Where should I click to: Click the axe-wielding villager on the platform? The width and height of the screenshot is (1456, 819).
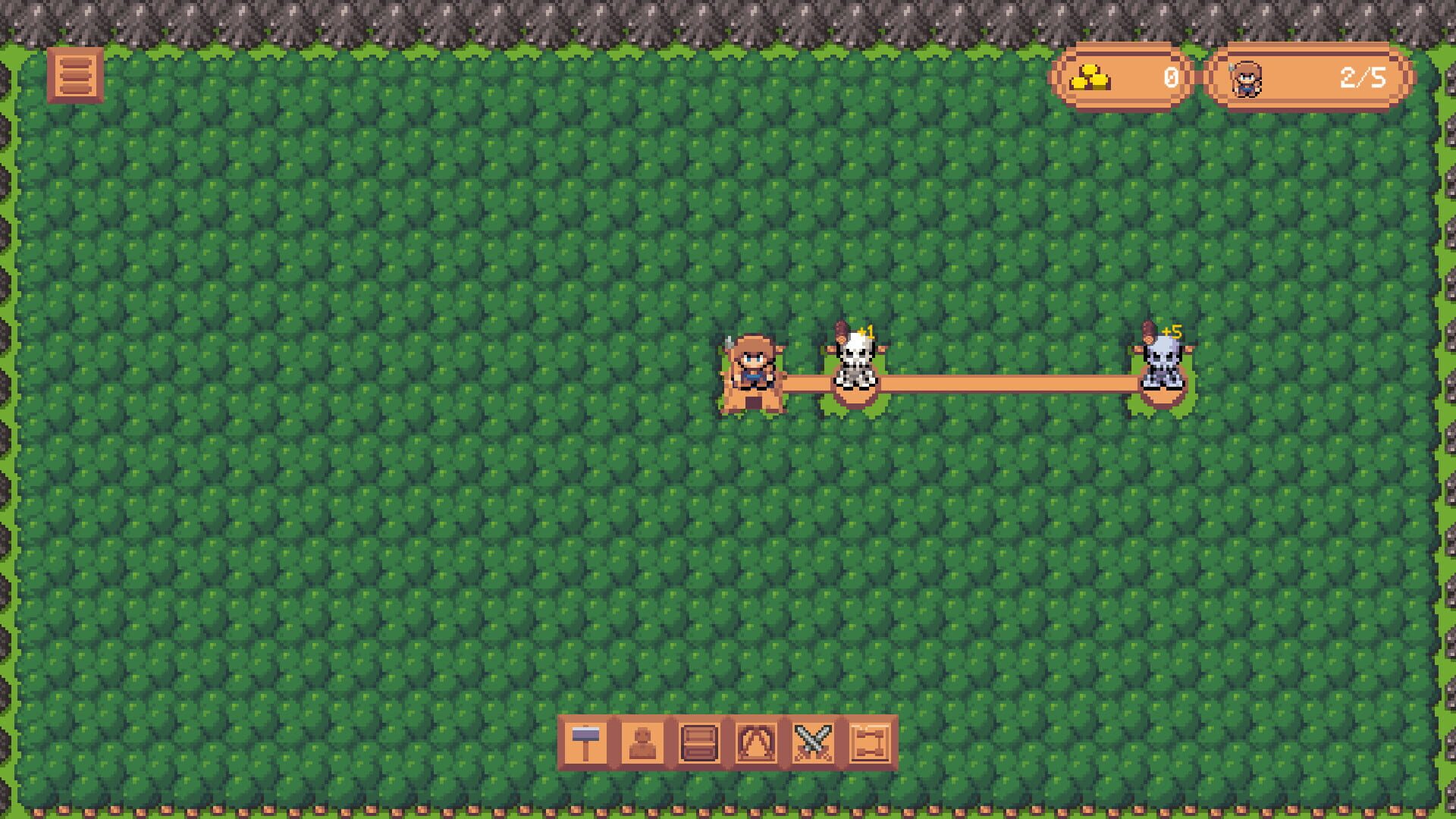click(x=755, y=364)
